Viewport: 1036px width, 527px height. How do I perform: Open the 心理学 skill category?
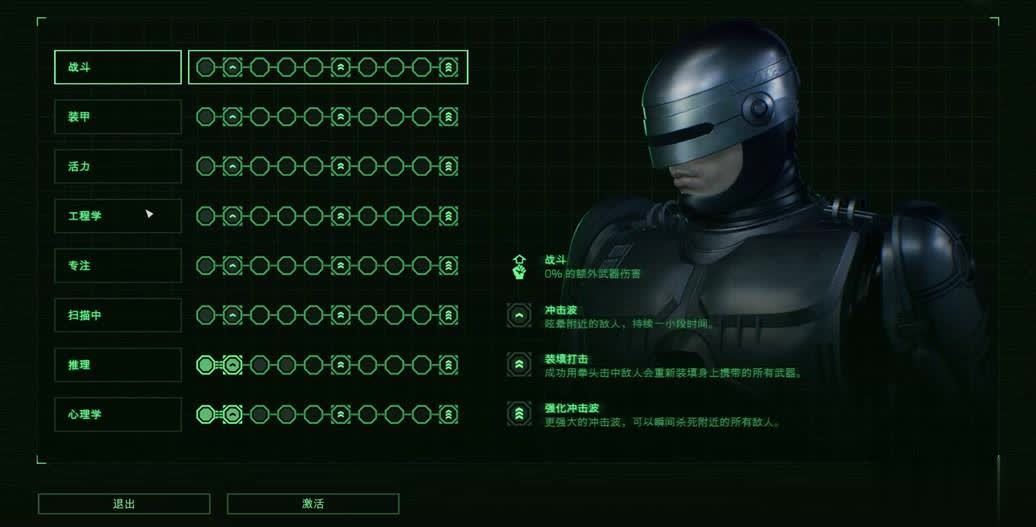pos(118,414)
